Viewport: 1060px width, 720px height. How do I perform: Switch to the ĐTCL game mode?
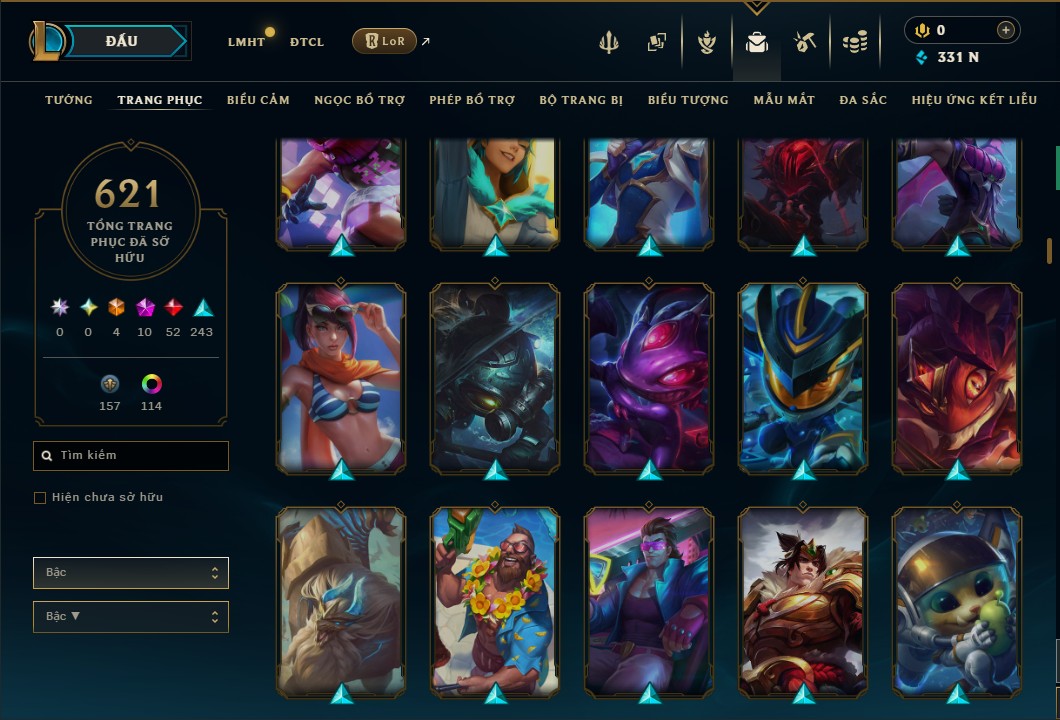pyautogui.click(x=307, y=42)
